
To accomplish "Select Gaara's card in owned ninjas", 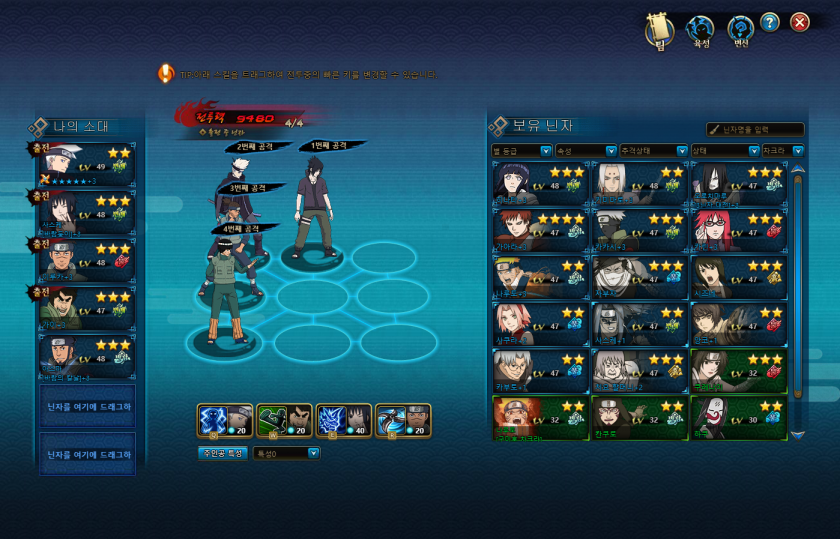I will click(x=538, y=229).
